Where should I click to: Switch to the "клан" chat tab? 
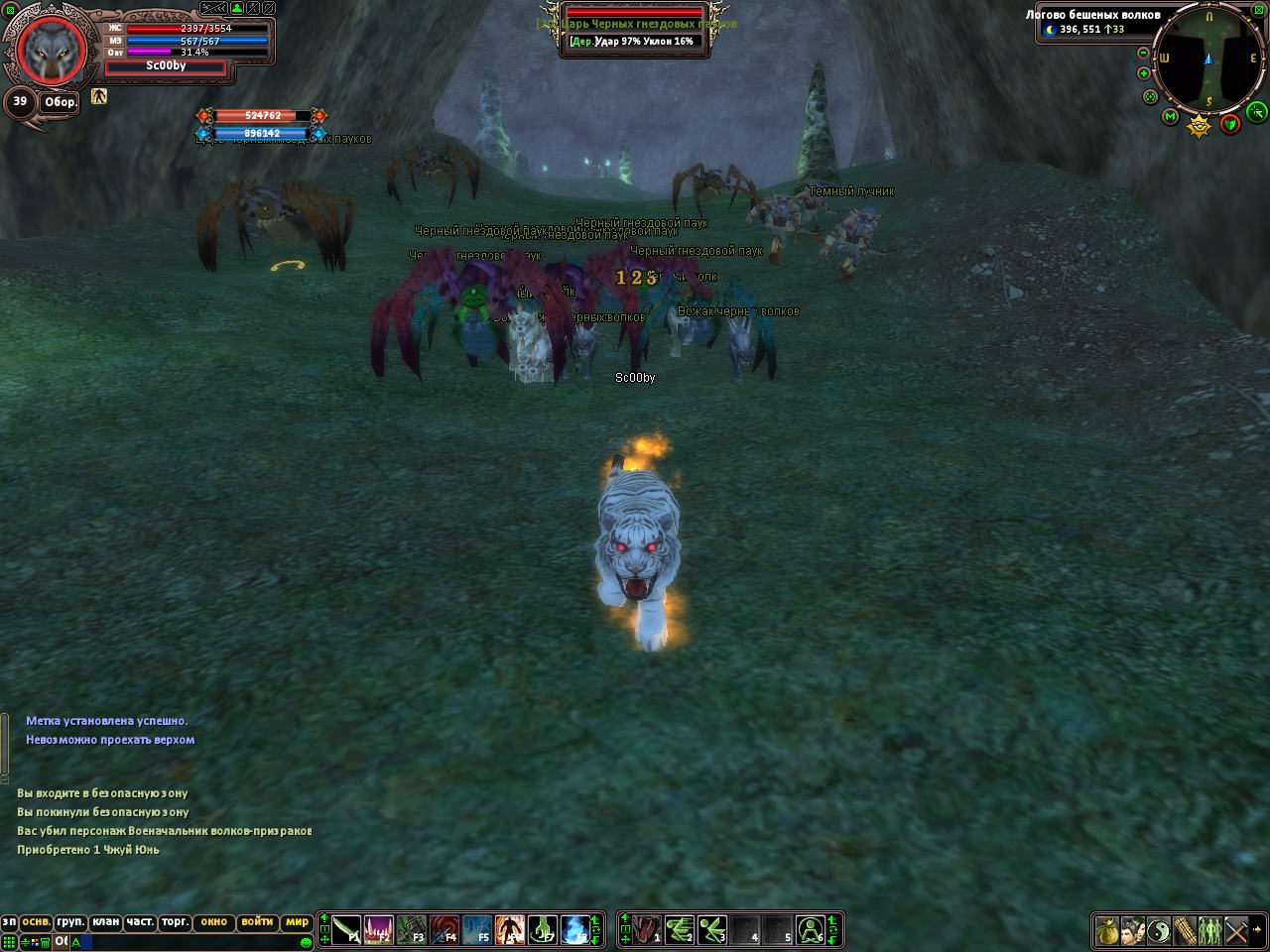coord(106,922)
